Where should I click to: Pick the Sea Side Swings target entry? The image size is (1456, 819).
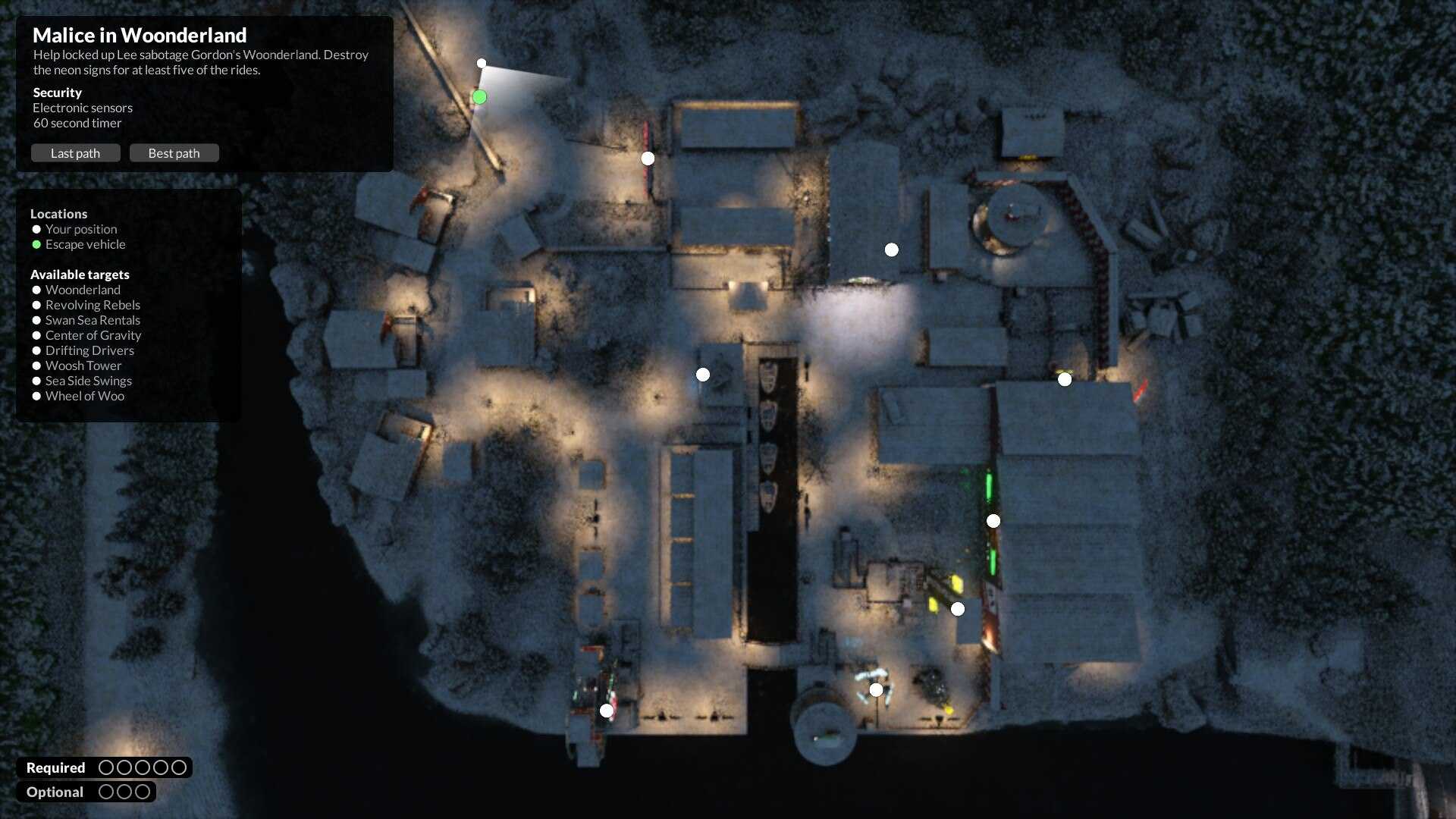point(89,381)
